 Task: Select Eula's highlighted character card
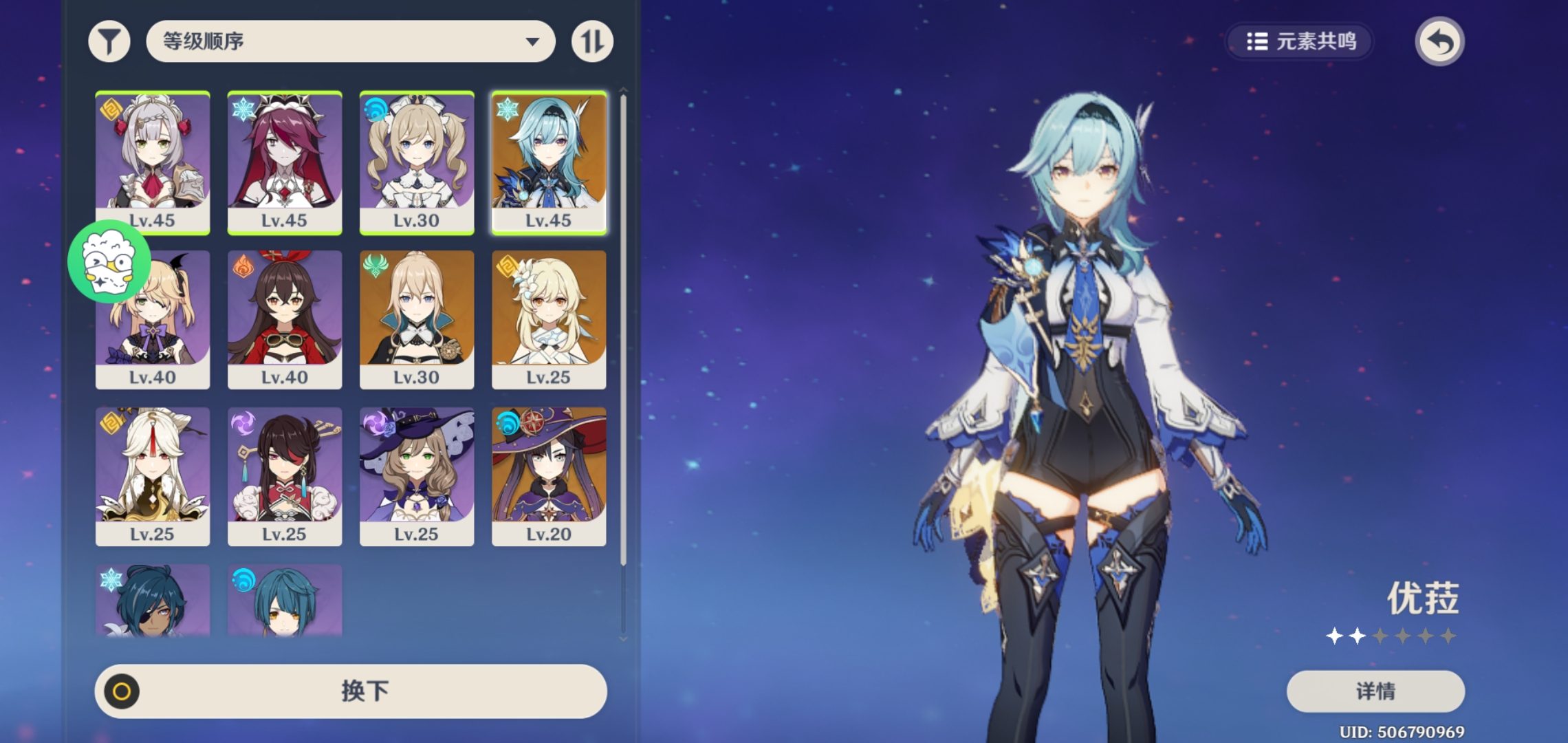tap(549, 162)
